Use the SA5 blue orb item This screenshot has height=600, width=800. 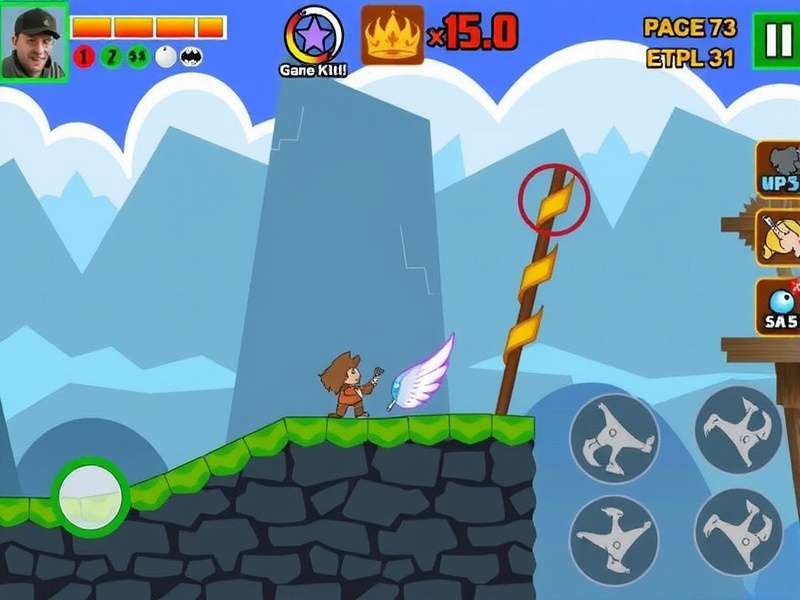click(x=778, y=305)
